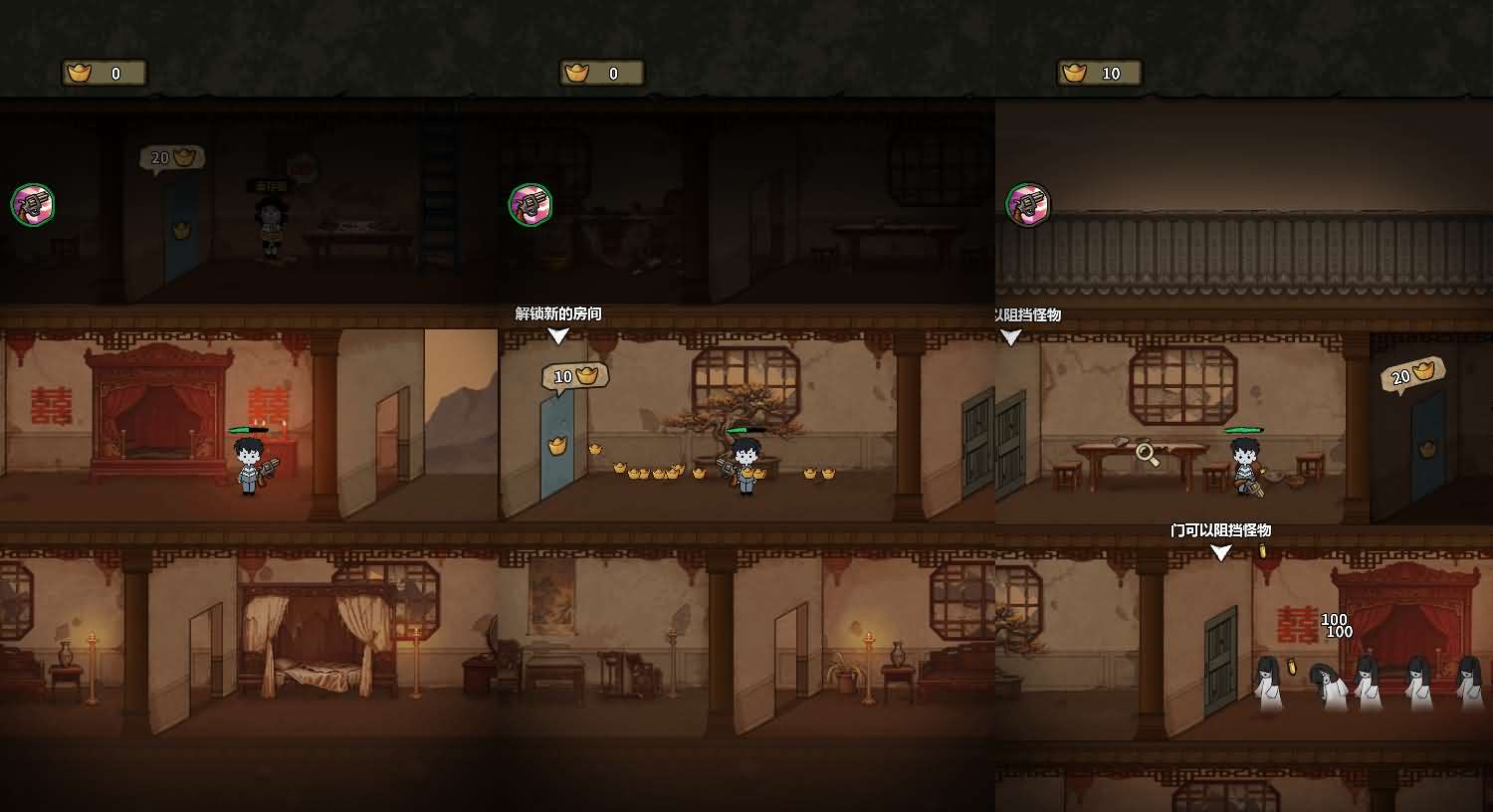1493x812 pixels.
Task: Click the ingot icon beside the 10 coin counter
Action: [x=1073, y=72]
